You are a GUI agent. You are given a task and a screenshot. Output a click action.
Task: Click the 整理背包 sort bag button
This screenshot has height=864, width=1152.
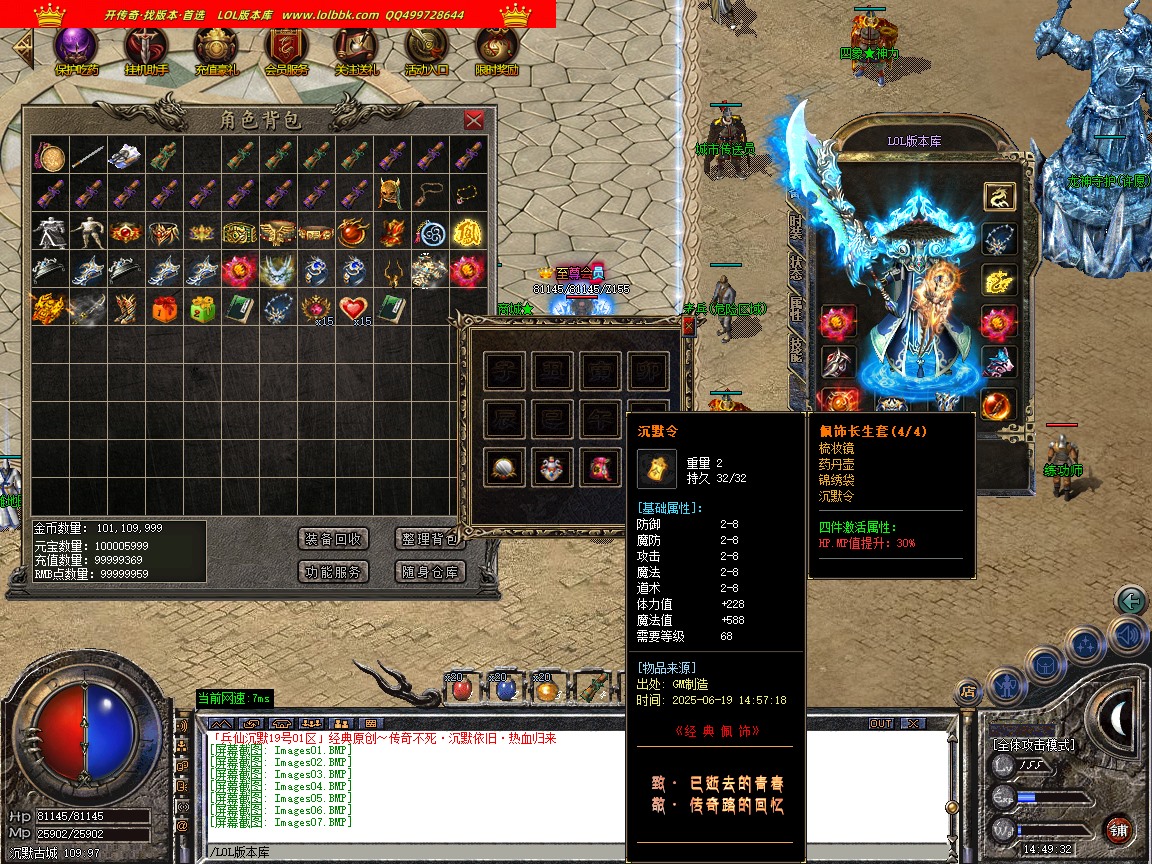click(429, 539)
